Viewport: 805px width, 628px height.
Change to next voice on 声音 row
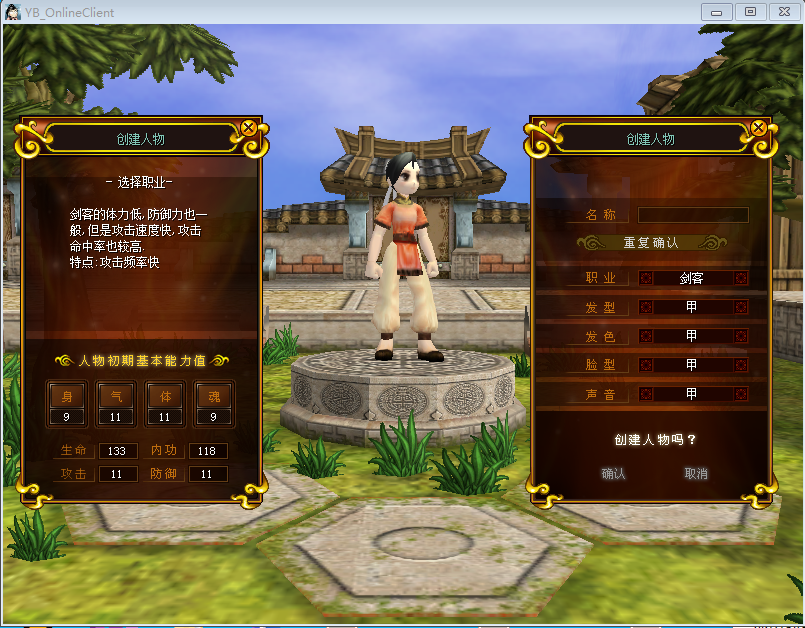[x=741, y=395]
